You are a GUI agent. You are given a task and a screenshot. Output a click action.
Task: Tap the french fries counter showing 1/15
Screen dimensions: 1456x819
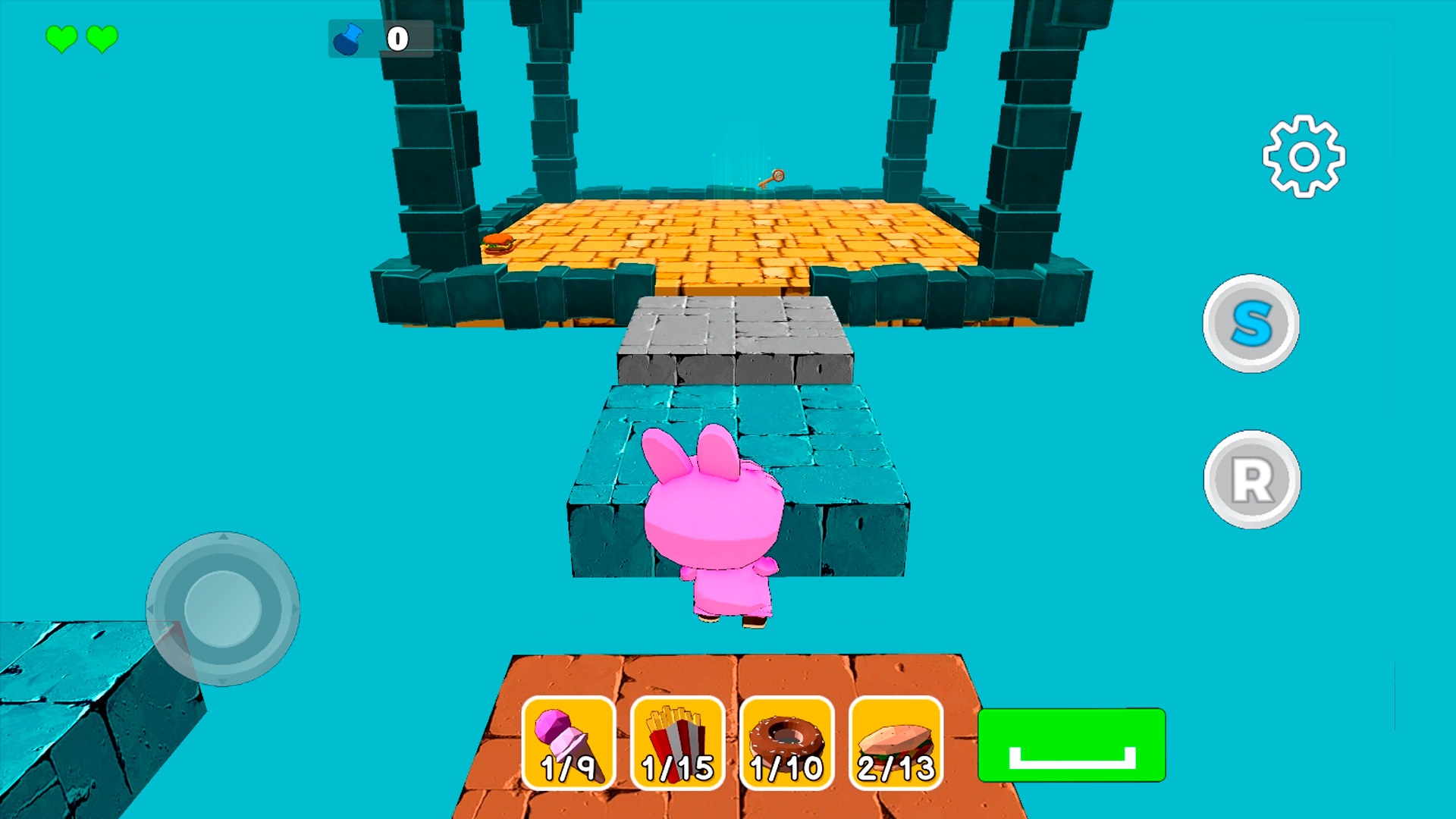point(679,743)
